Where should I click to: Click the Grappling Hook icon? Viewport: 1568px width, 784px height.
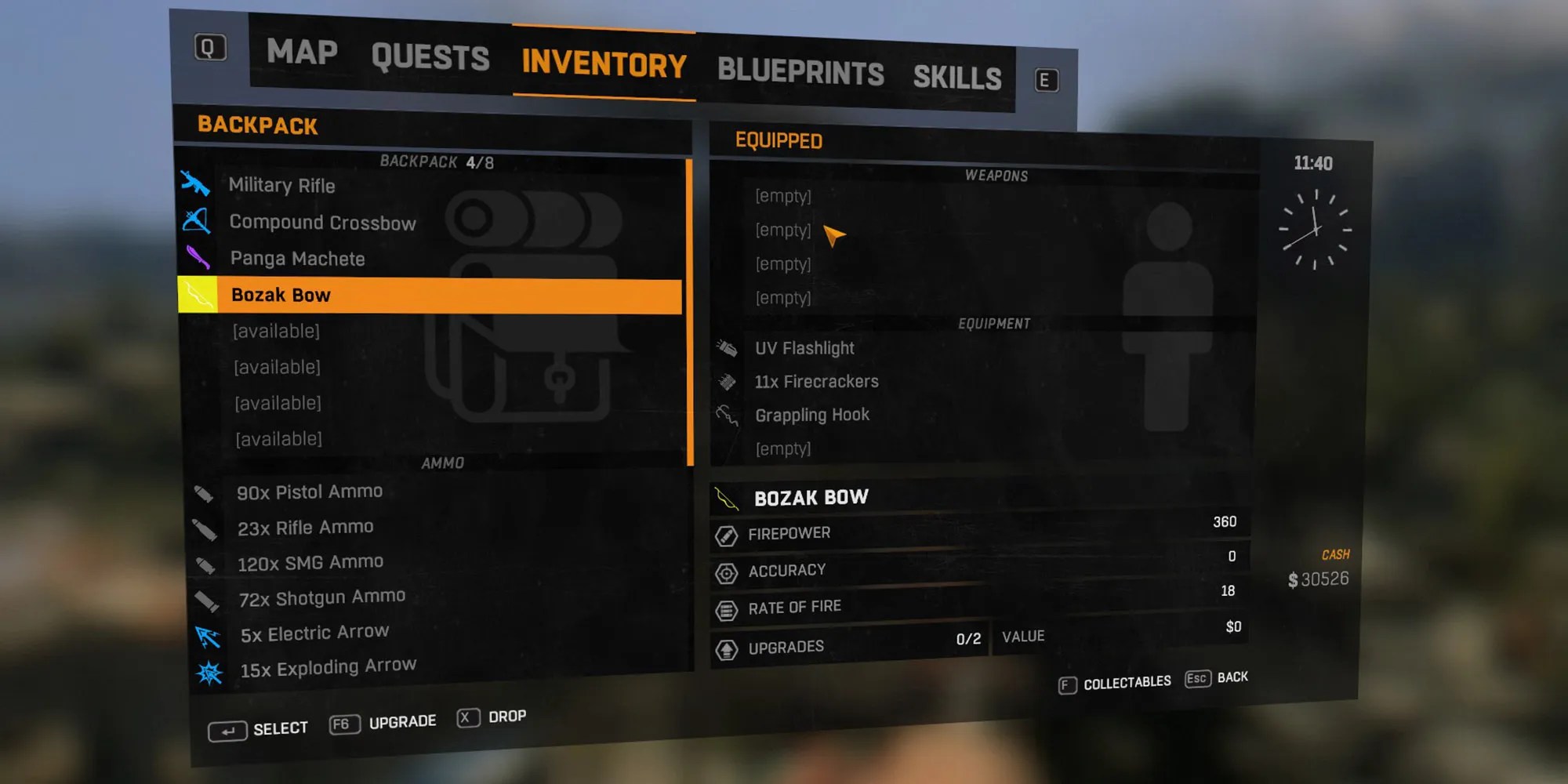click(x=728, y=415)
